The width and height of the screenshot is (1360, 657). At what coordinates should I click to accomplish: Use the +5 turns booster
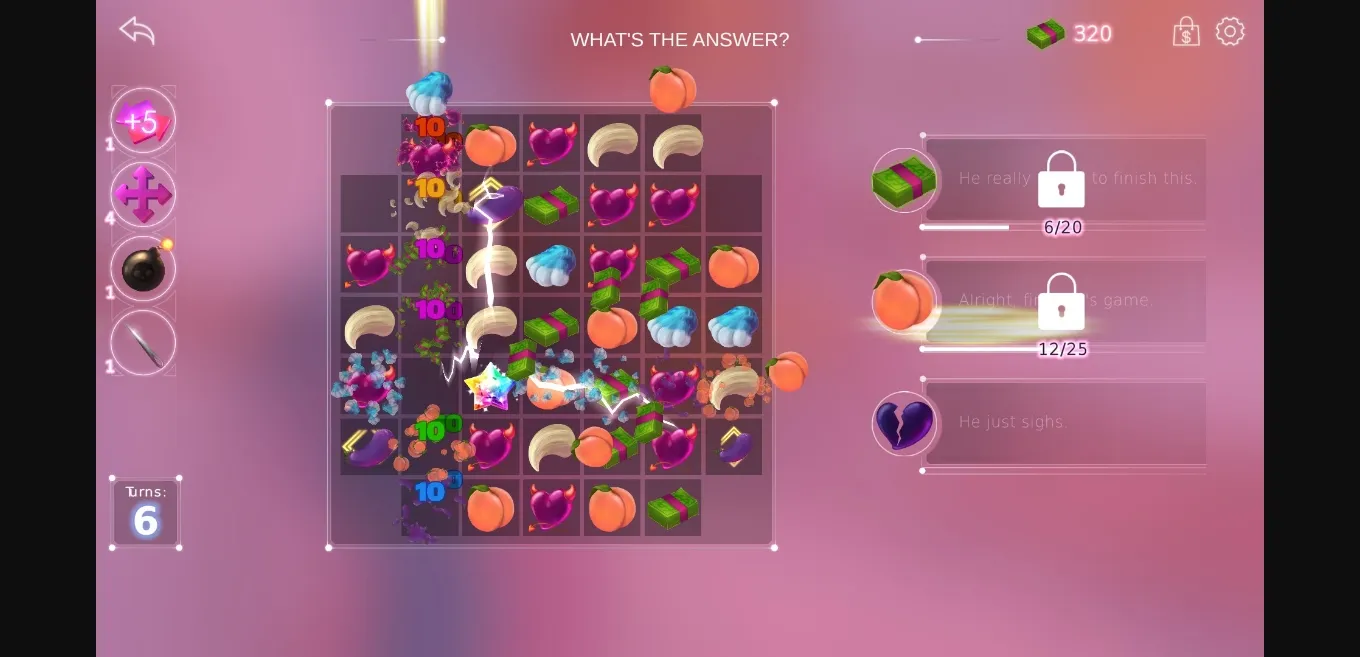coord(143,121)
